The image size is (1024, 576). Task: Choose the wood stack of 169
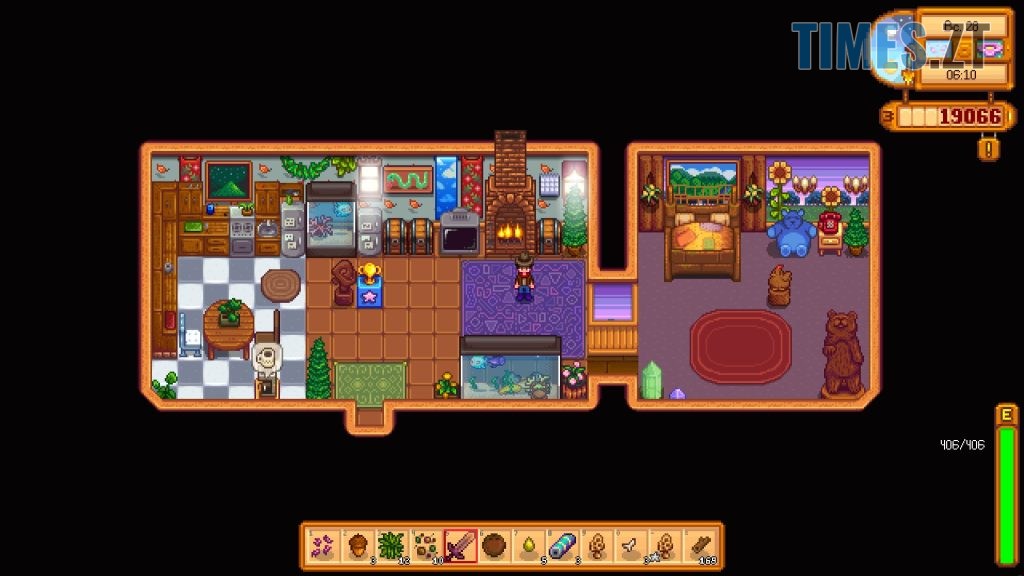(698, 546)
